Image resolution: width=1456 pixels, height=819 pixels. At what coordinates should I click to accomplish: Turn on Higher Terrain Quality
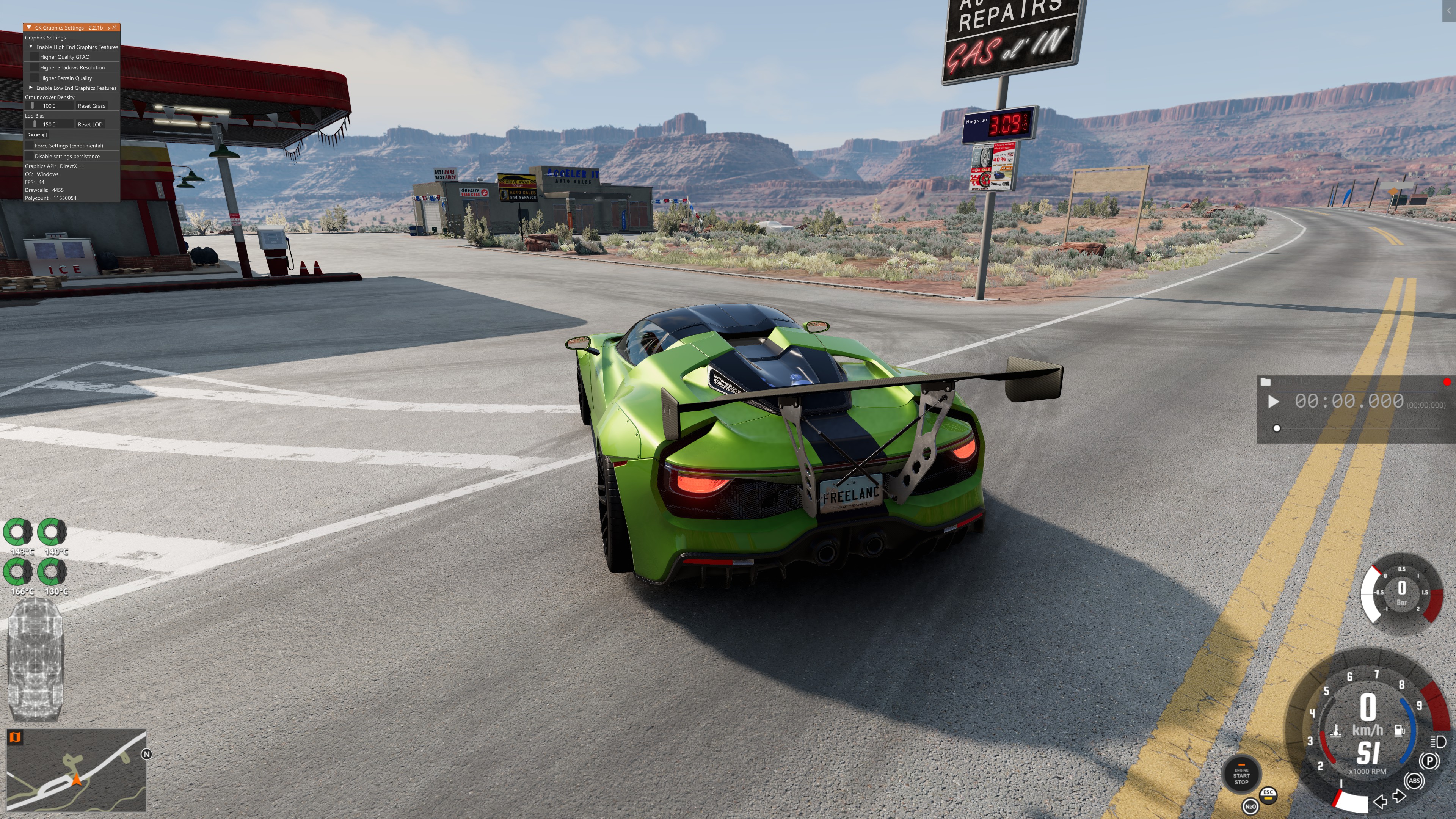coord(35,78)
